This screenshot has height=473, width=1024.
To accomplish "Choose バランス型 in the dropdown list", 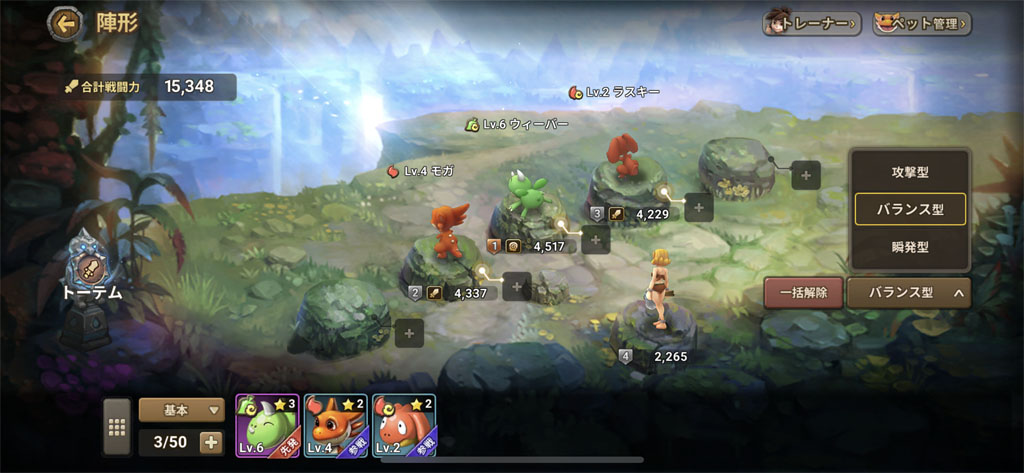I will 910,209.
